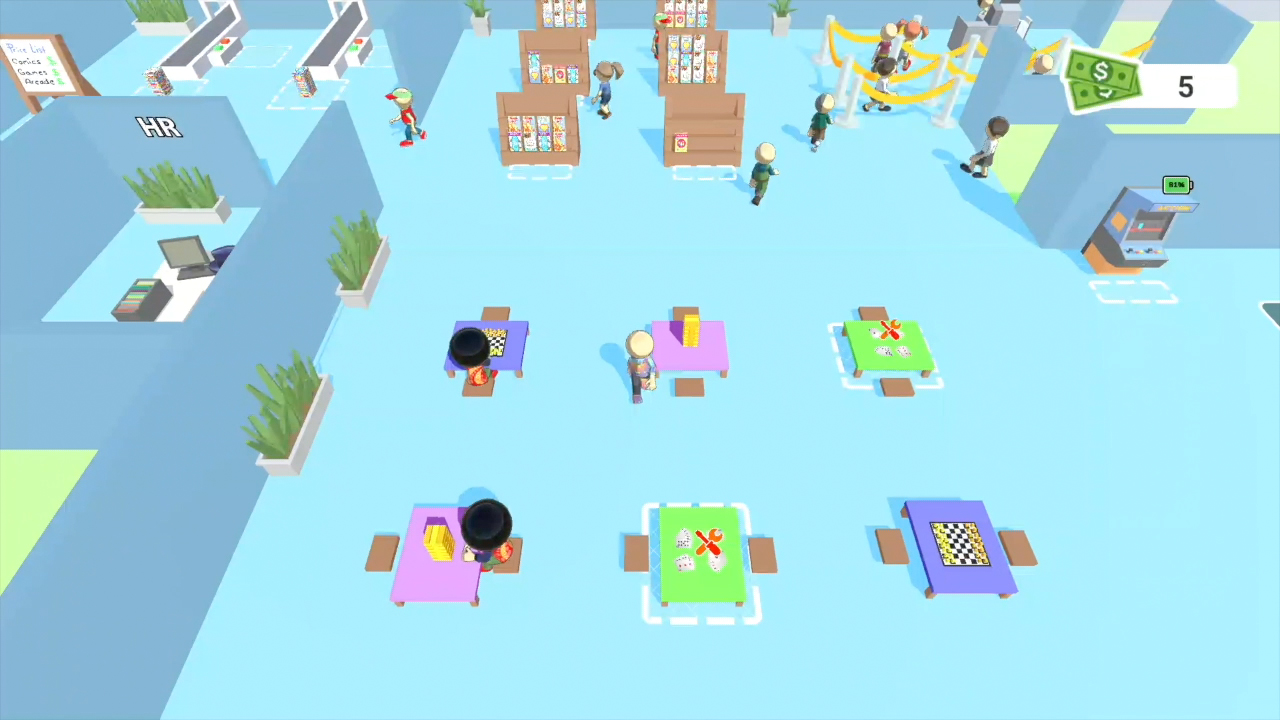Viewport: 1280px width, 720px height.
Task: Select the Price List whiteboard sign
Action: [35, 65]
